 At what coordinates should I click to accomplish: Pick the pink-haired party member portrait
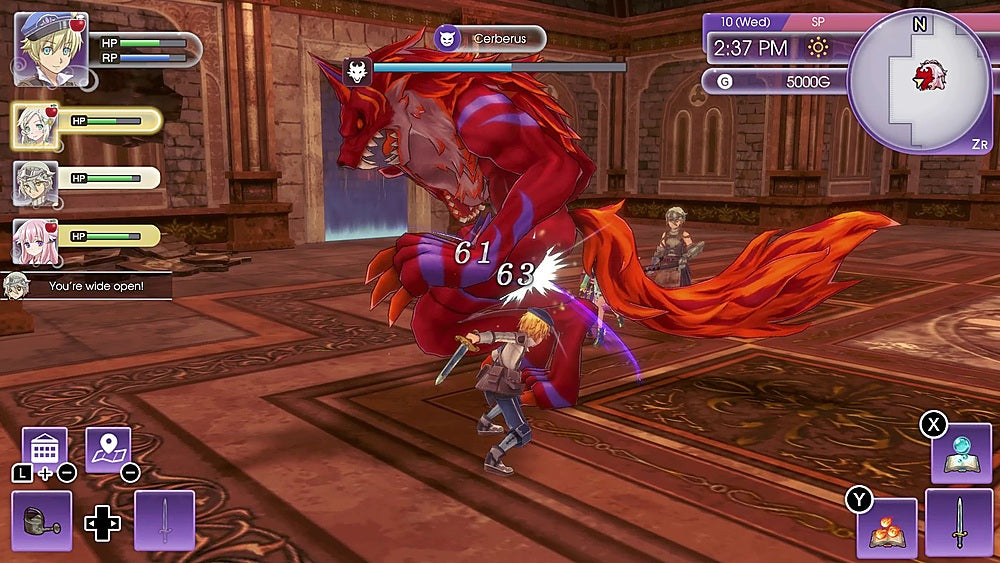pyautogui.click(x=34, y=239)
